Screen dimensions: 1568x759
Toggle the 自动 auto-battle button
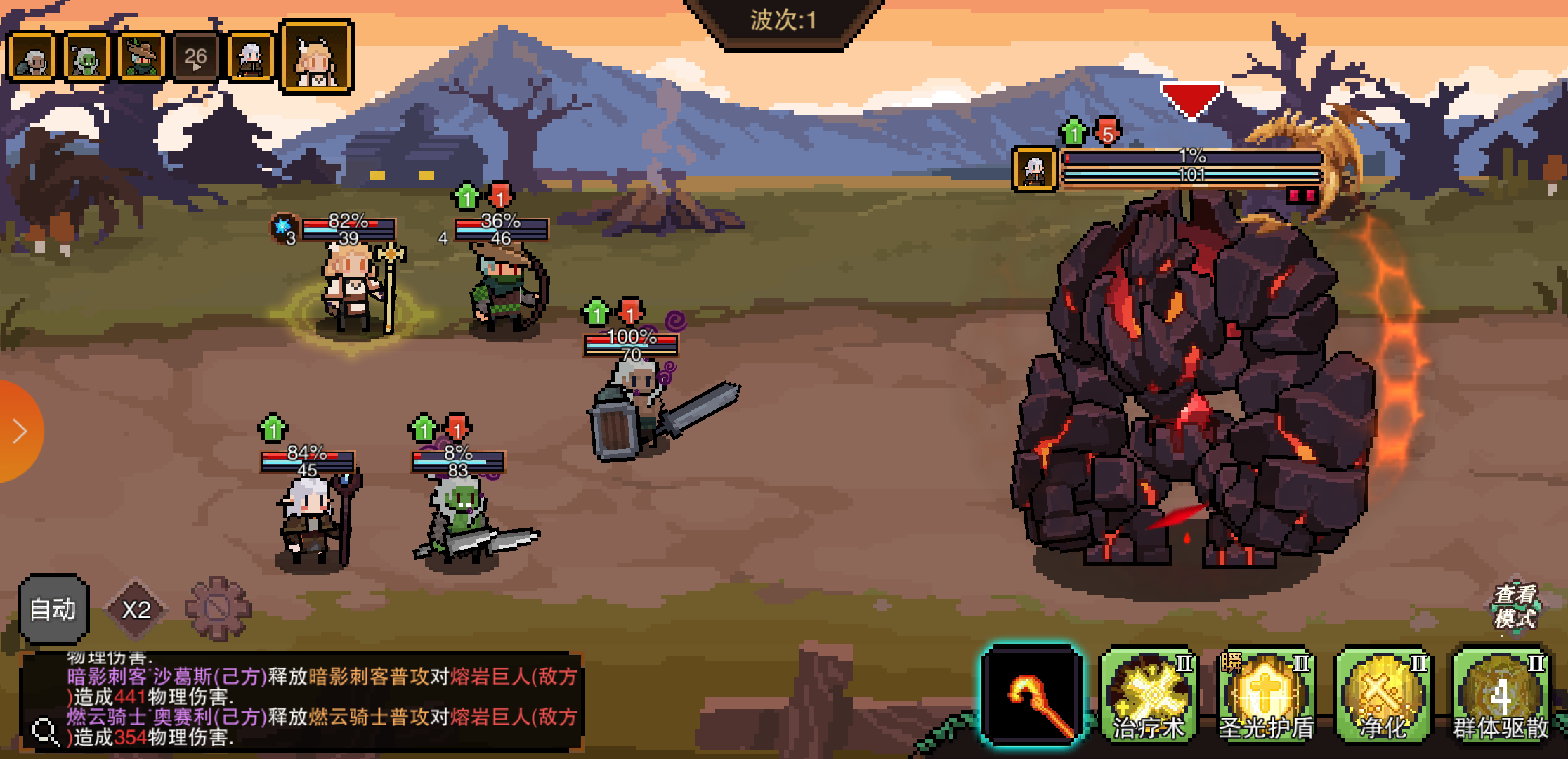pyautogui.click(x=53, y=609)
